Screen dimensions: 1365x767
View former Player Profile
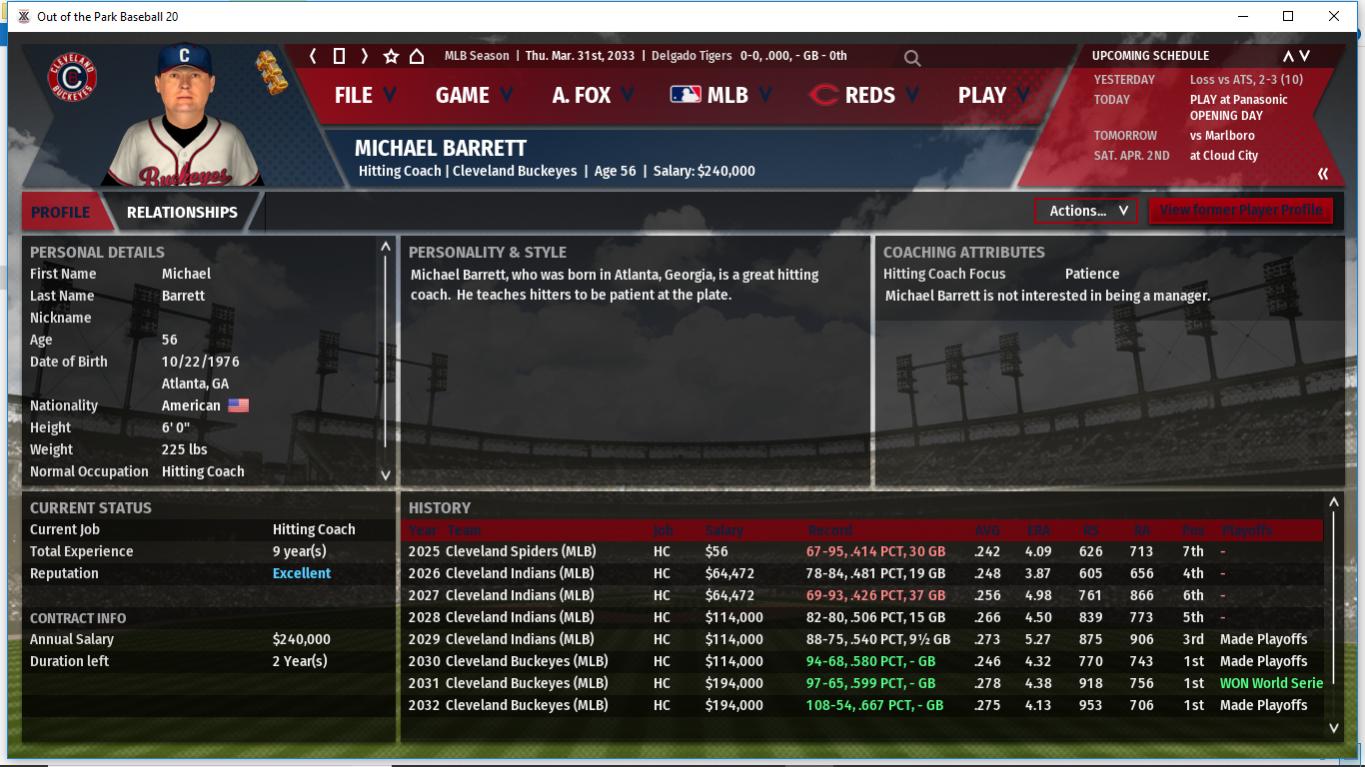(x=1240, y=211)
